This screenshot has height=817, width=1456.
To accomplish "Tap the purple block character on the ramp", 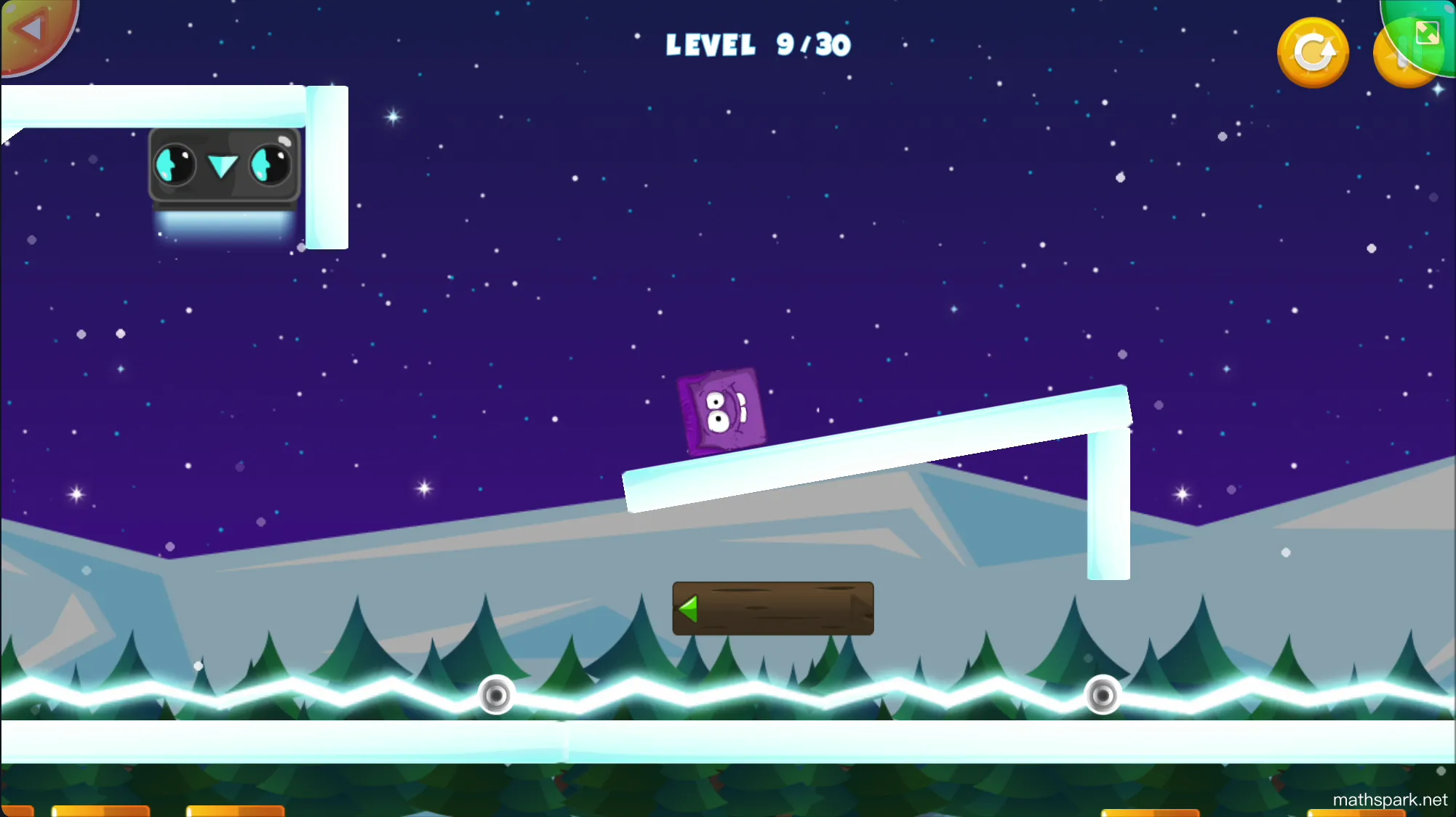I will click(x=721, y=413).
